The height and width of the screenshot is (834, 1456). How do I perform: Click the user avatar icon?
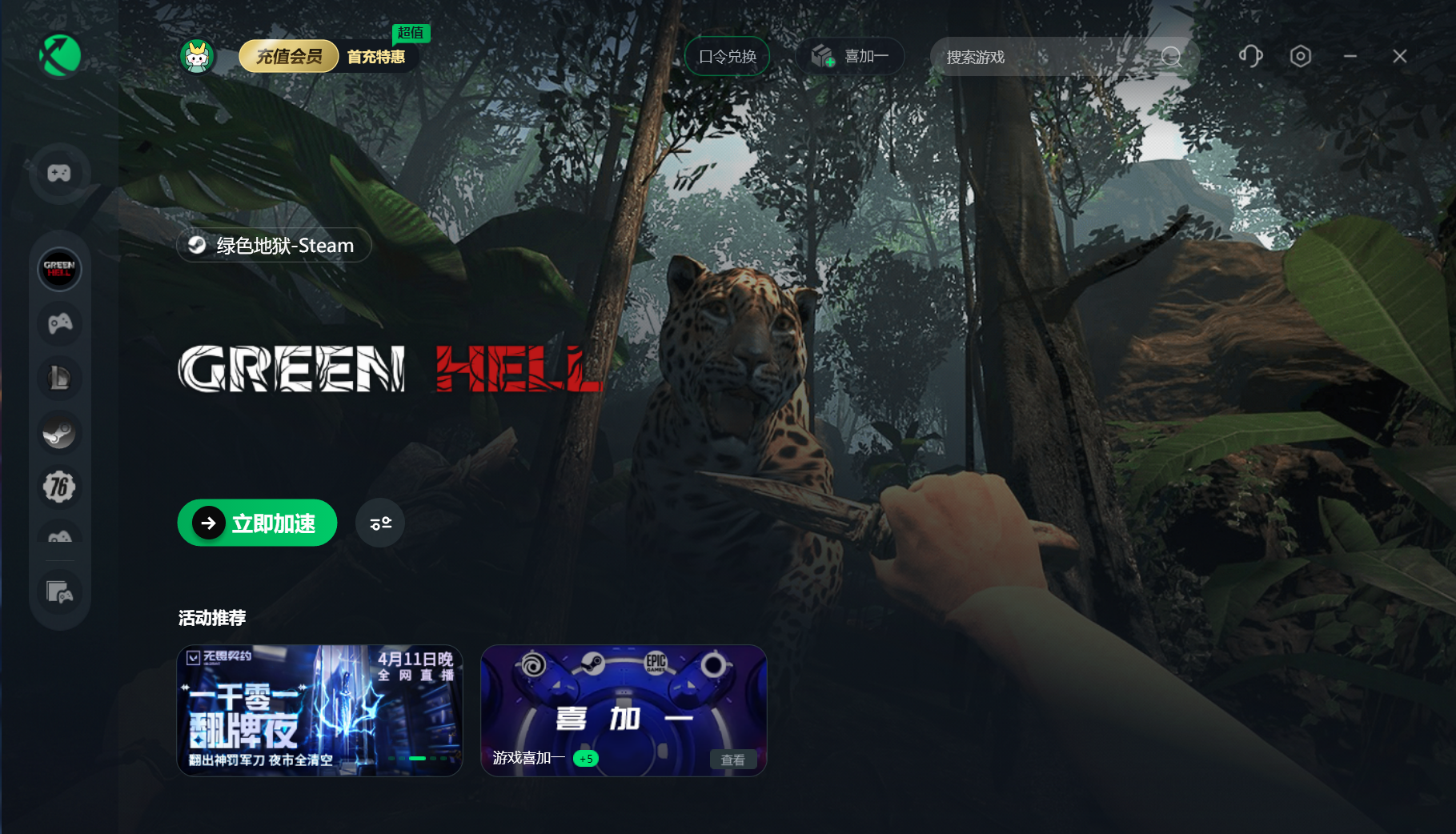197,57
